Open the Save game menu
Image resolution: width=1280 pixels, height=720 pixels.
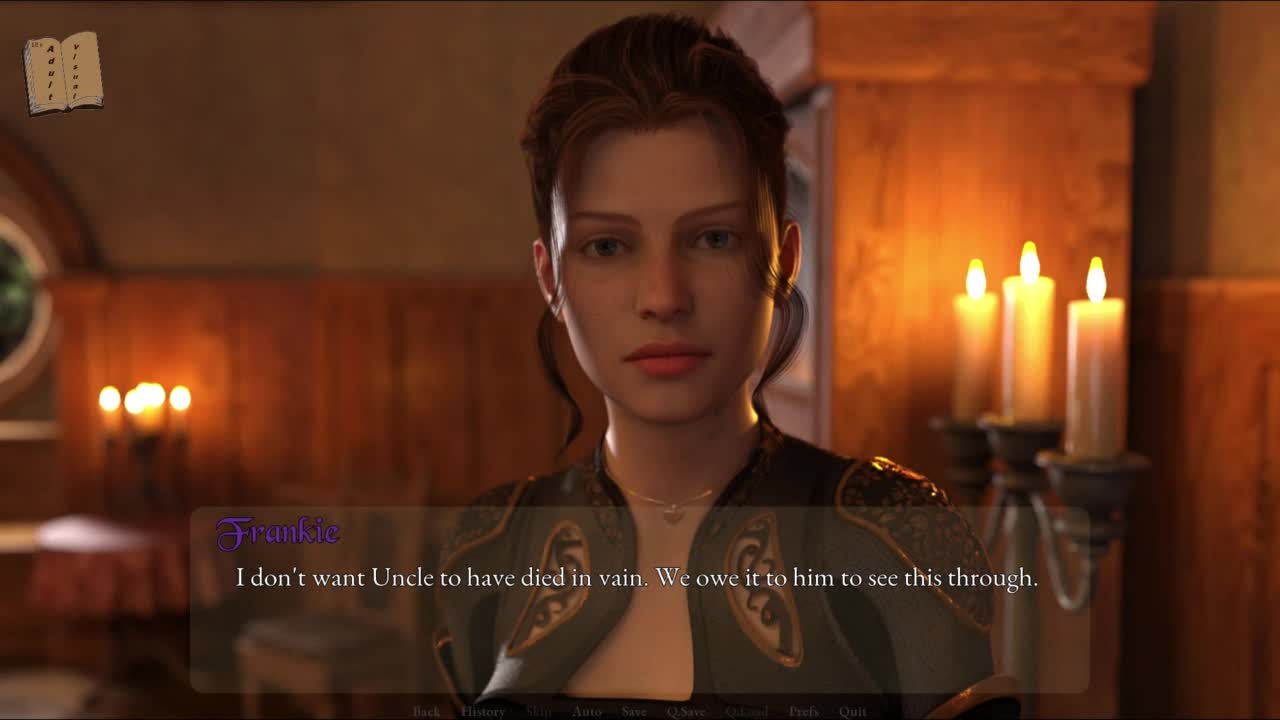point(634,712)
